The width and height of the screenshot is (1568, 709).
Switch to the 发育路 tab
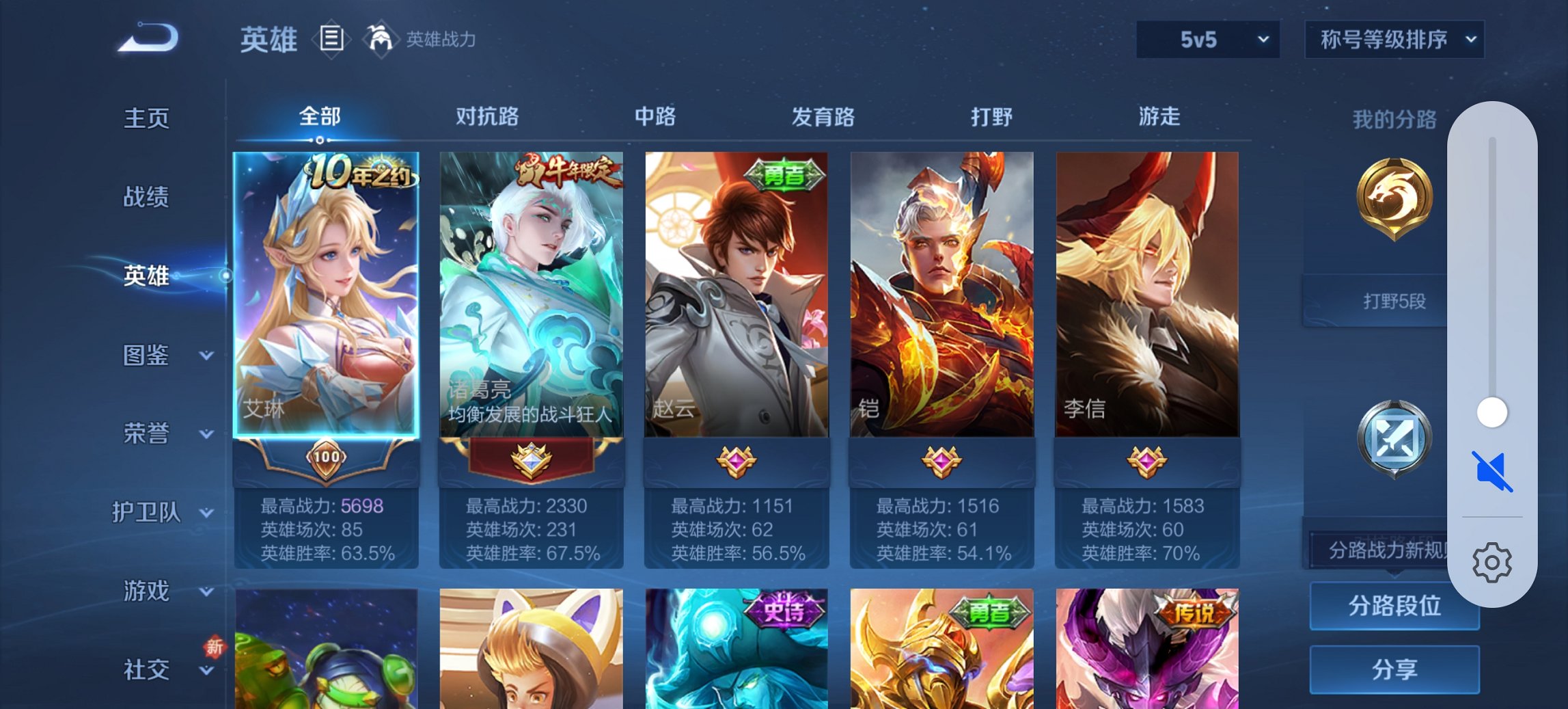823,117
